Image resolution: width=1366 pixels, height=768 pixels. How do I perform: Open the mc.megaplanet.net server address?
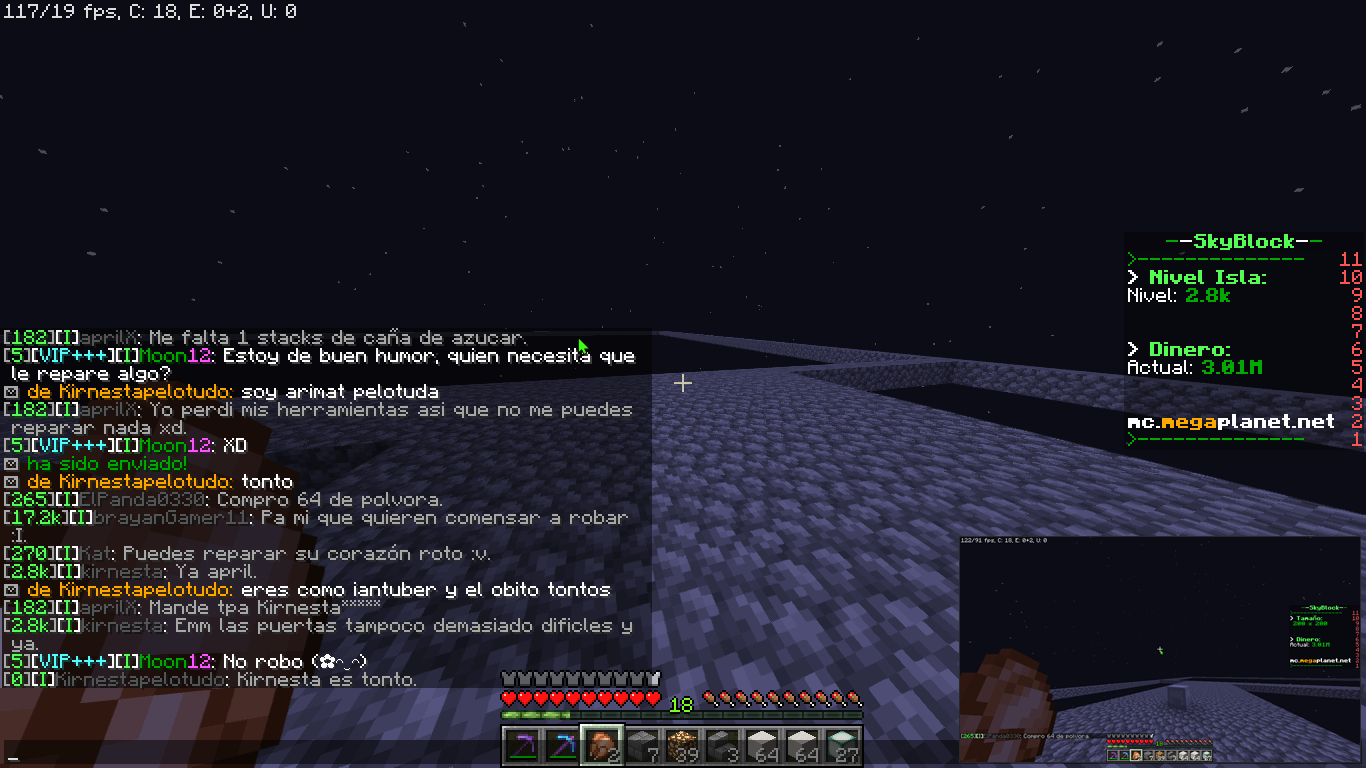coord(1230,421)
